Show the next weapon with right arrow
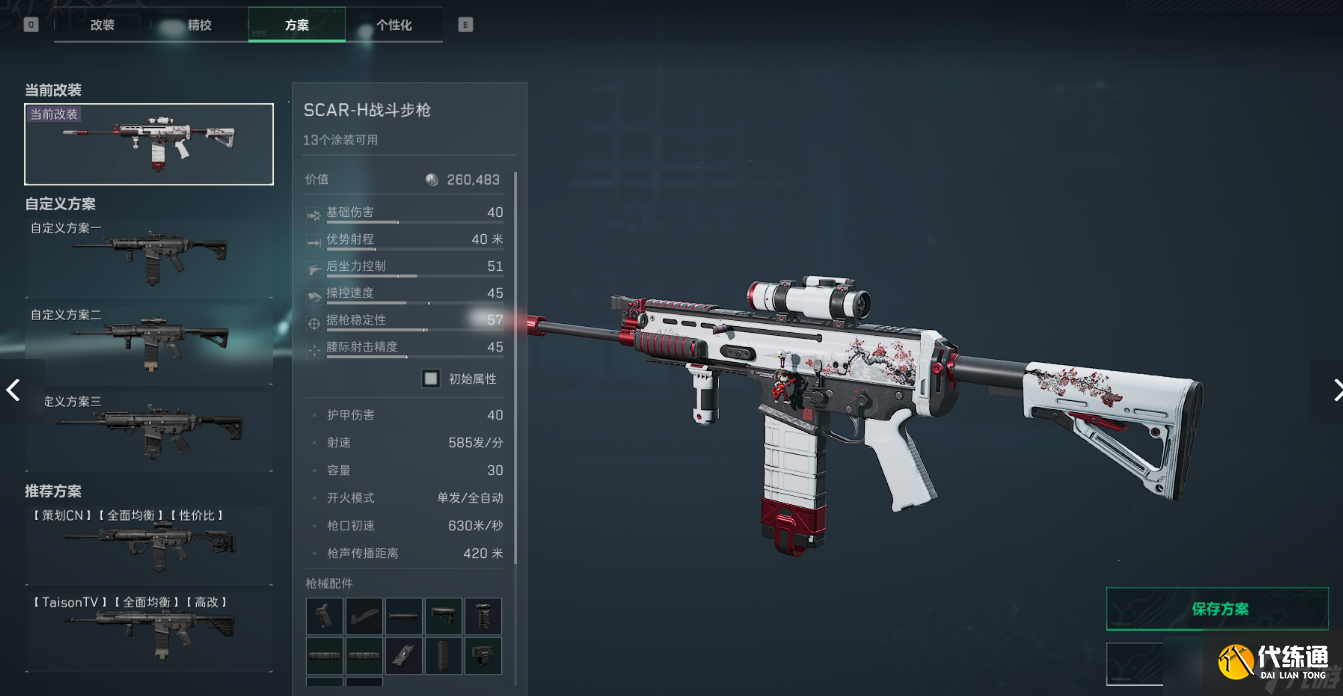This screenshot has height=696, width=1343. point(1333,390)
